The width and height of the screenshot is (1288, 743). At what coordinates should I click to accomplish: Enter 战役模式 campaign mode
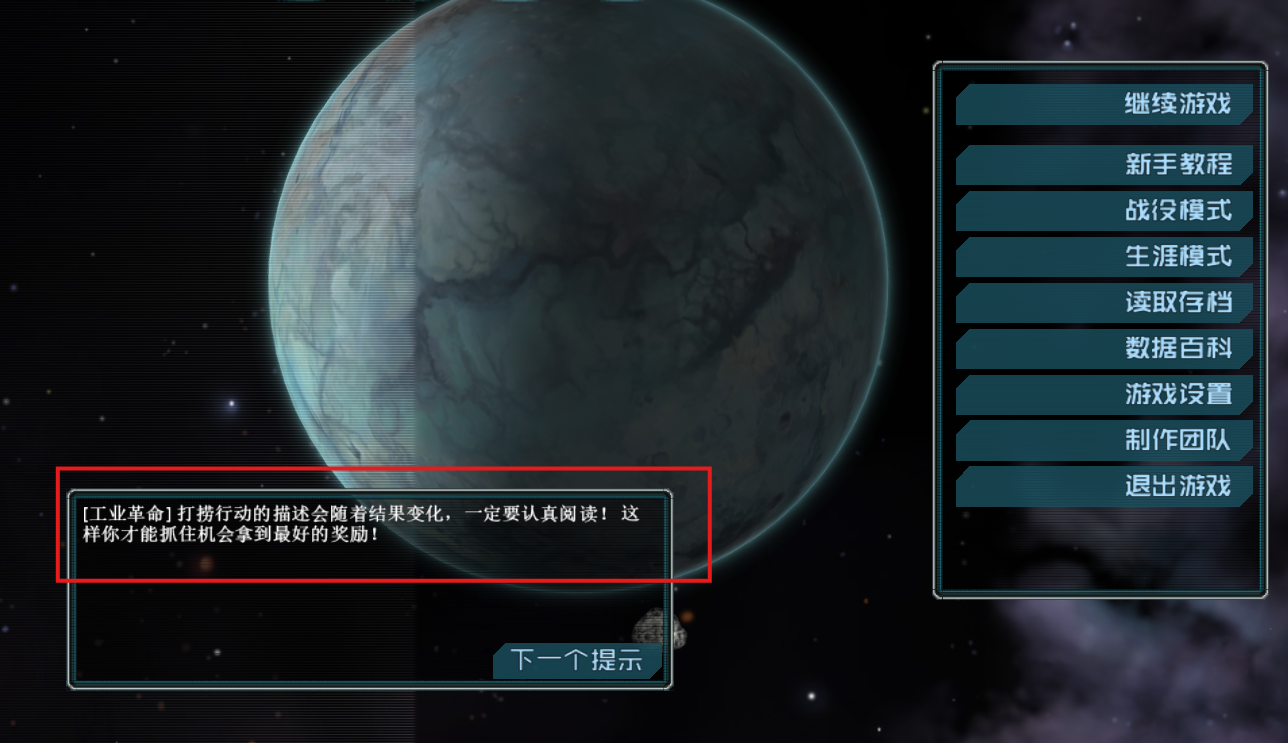point(1103,211)
